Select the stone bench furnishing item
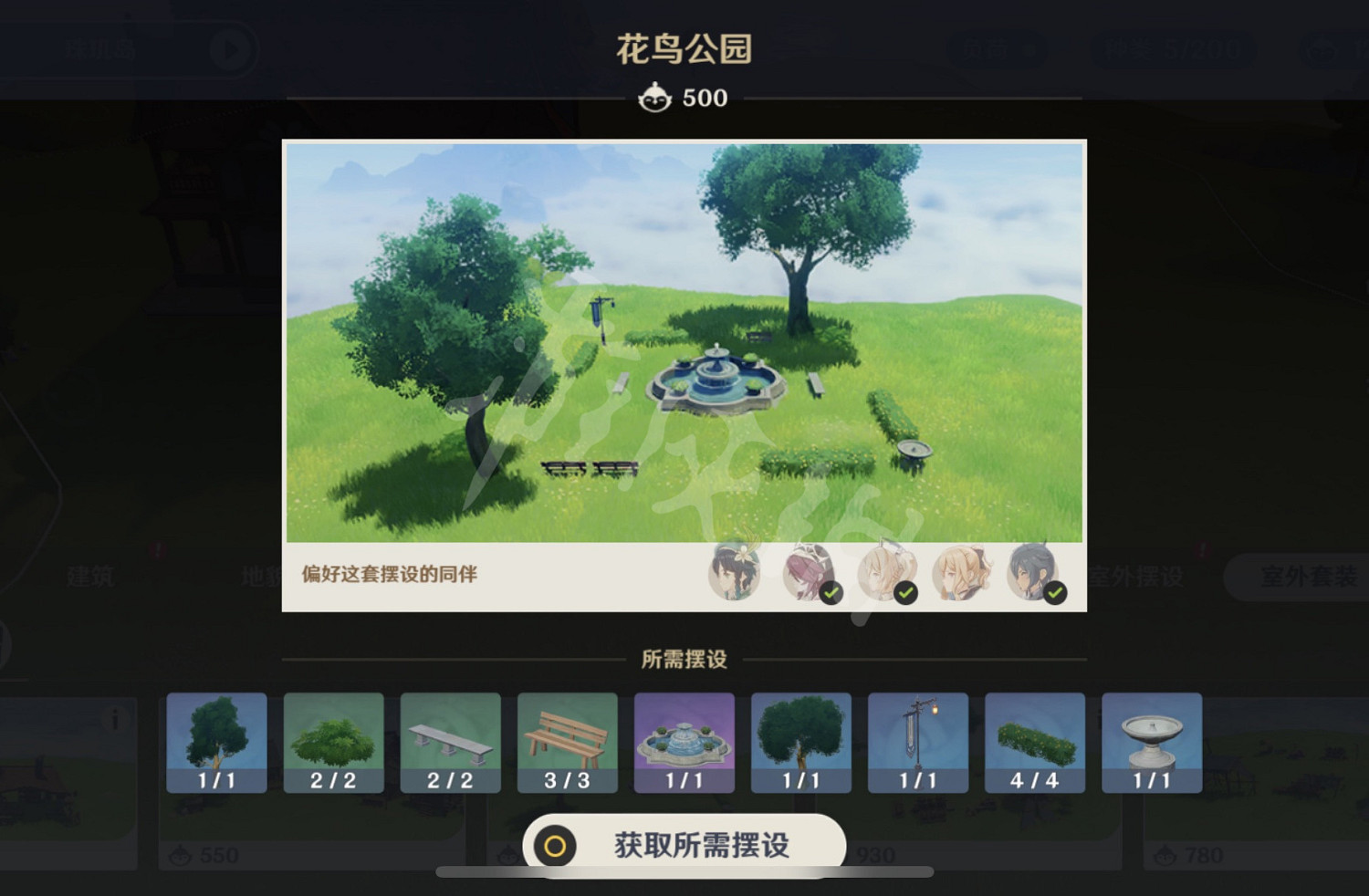This screenshot has width=1369, height=896. point(450,743)
